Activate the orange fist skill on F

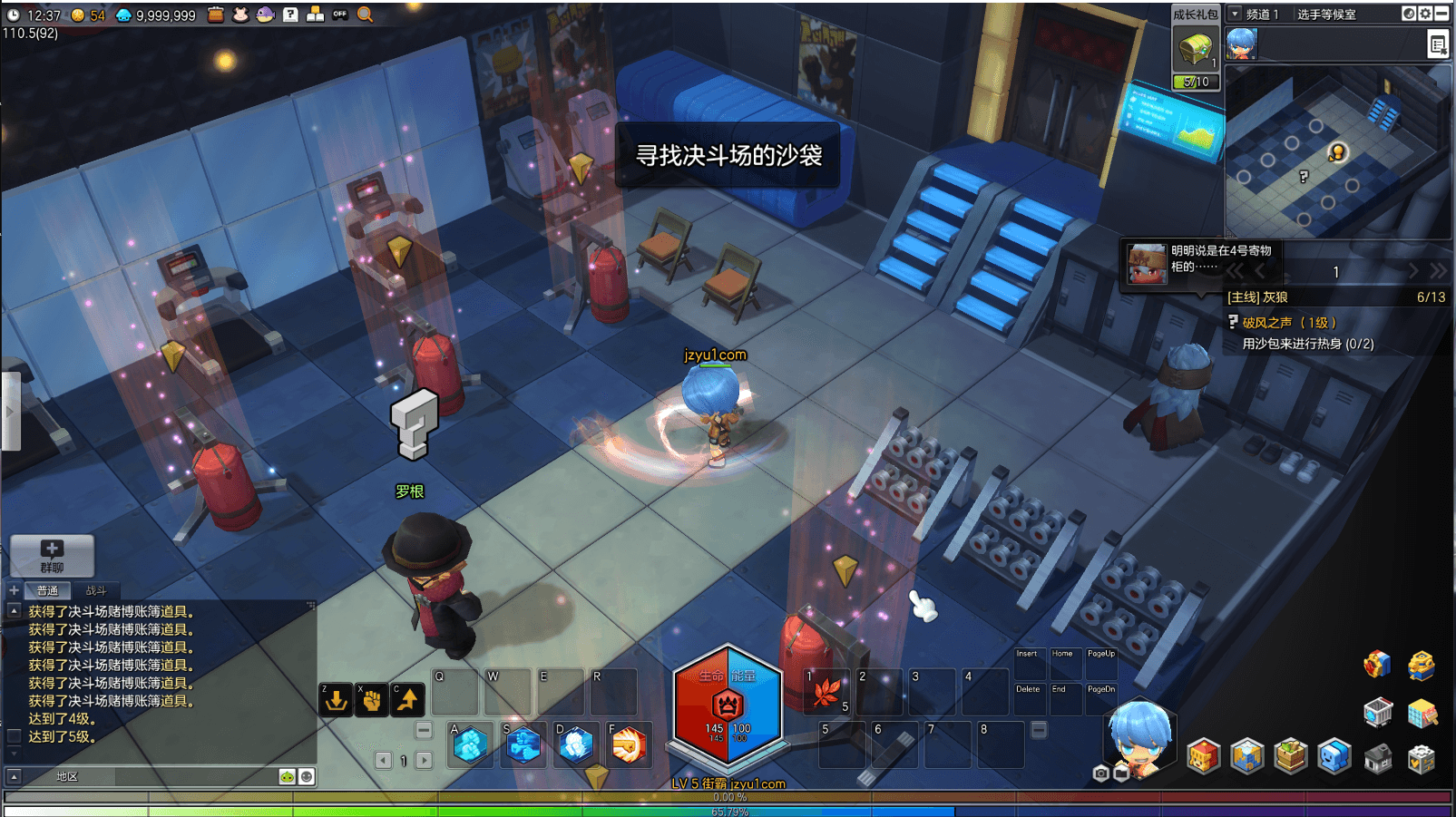pyautogui.click(x=629, y=745)
